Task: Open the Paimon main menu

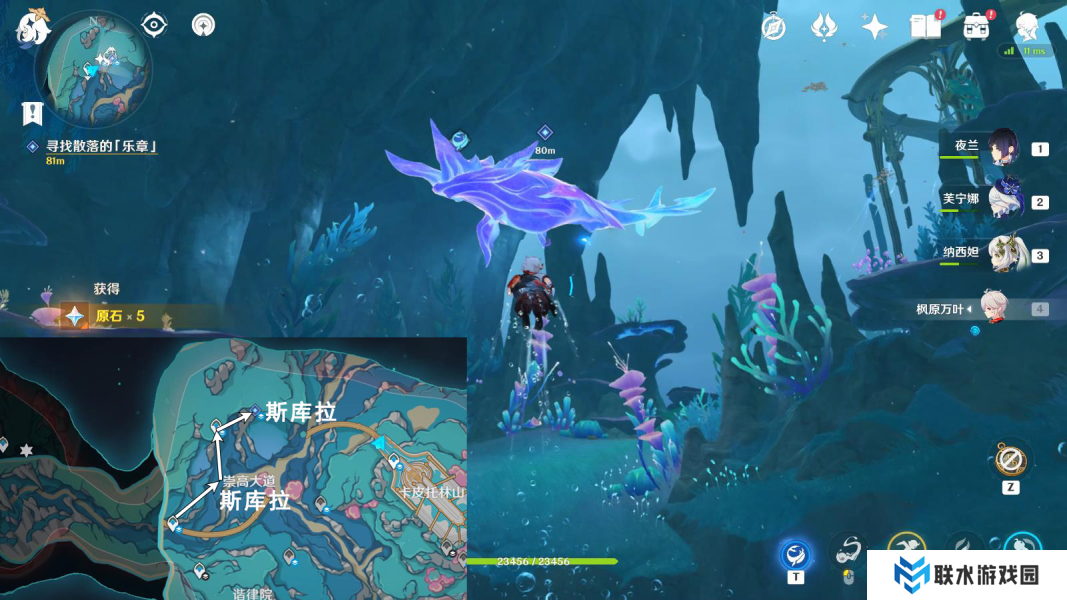Action: [x=32, y=27]
